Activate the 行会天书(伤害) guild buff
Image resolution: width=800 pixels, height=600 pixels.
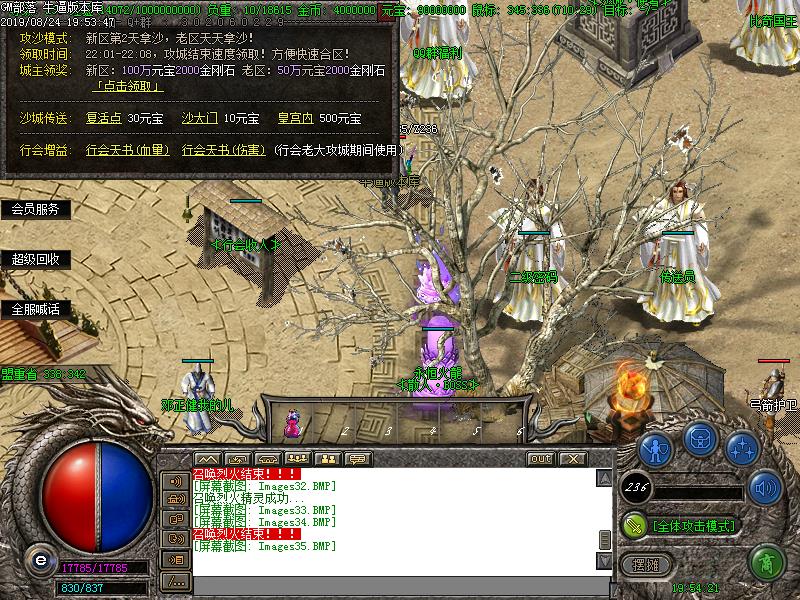click(x=223, y=150)
